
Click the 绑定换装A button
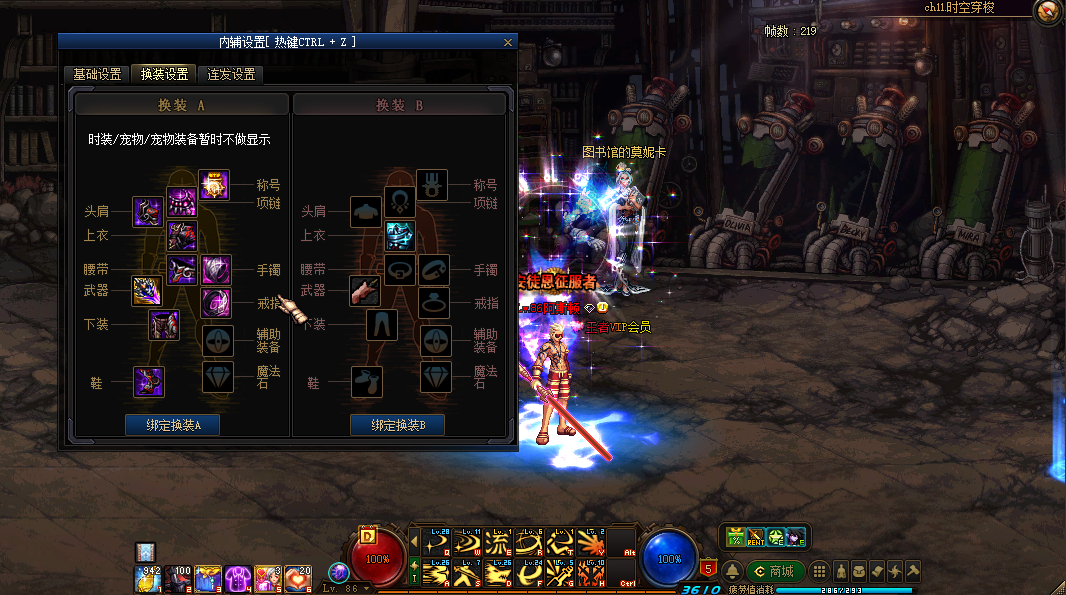click(x=172, y=424)
